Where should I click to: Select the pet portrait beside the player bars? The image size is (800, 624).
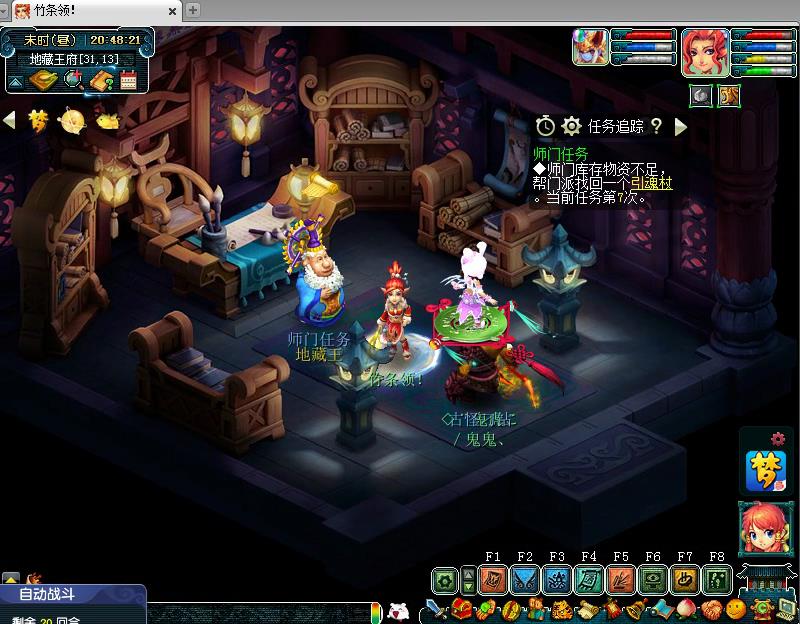589,47
